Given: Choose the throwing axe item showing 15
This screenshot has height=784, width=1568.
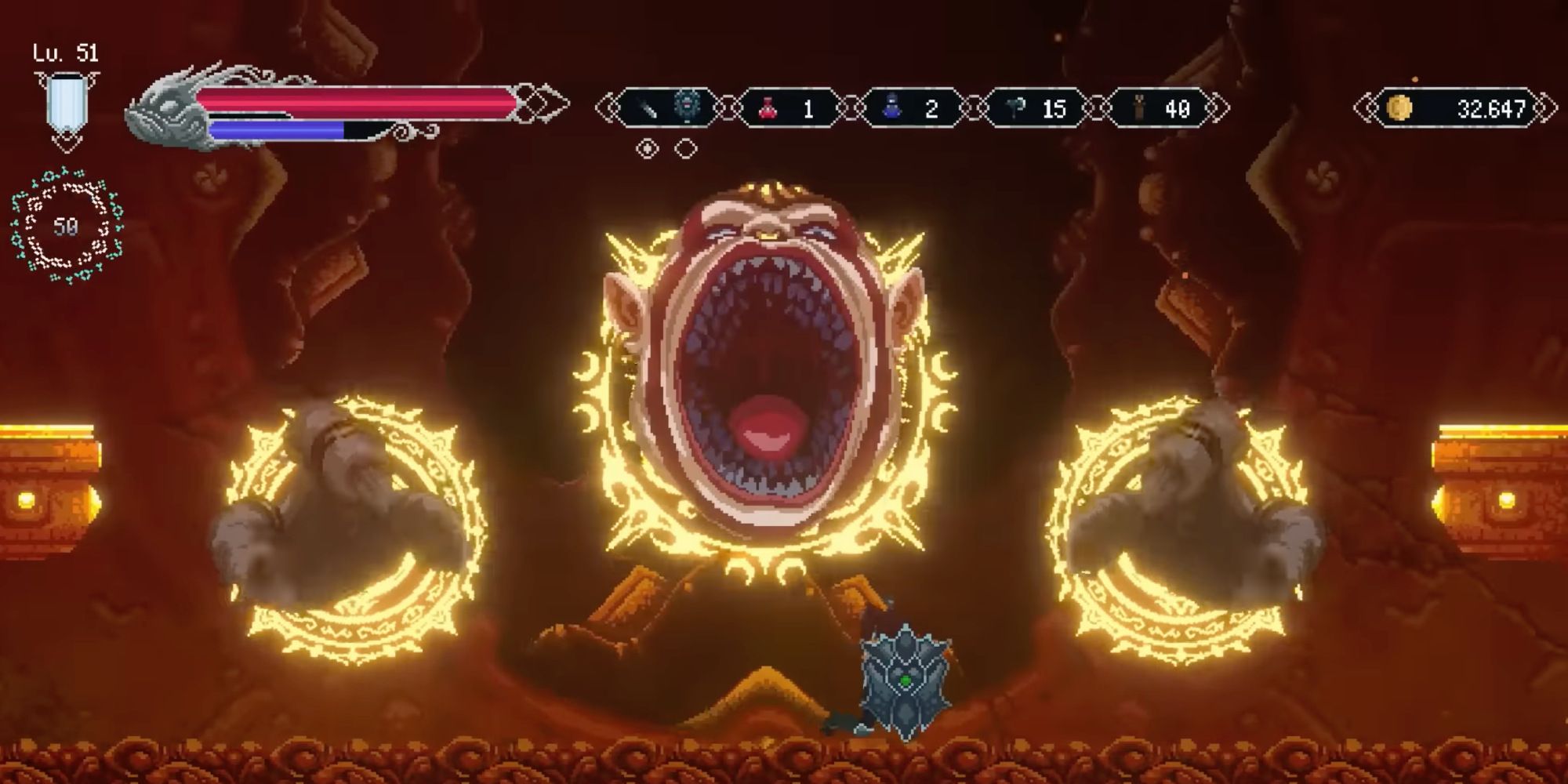Looking at the screenshot, I should 1017,107.
